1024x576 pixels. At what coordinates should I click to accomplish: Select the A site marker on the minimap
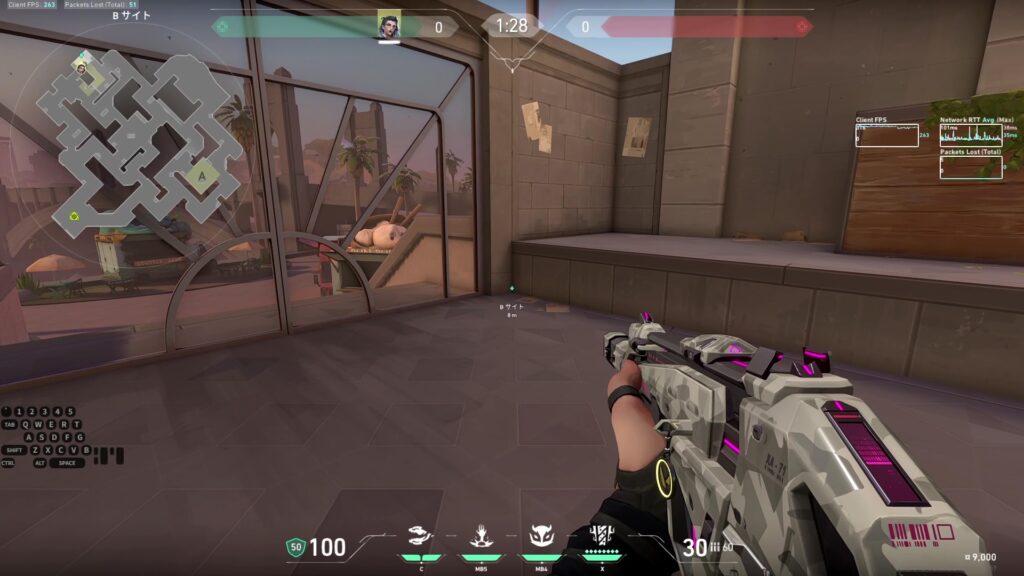tap(202, 176)
